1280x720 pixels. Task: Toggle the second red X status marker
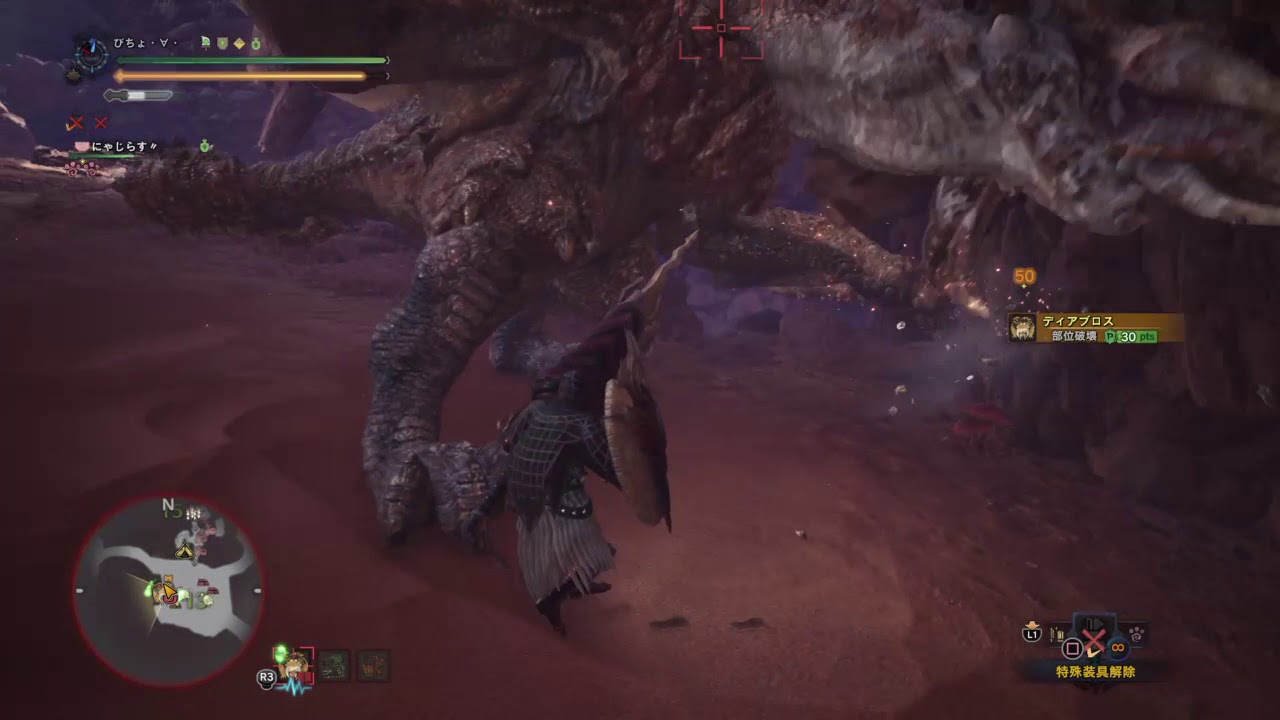coord(100,123)
